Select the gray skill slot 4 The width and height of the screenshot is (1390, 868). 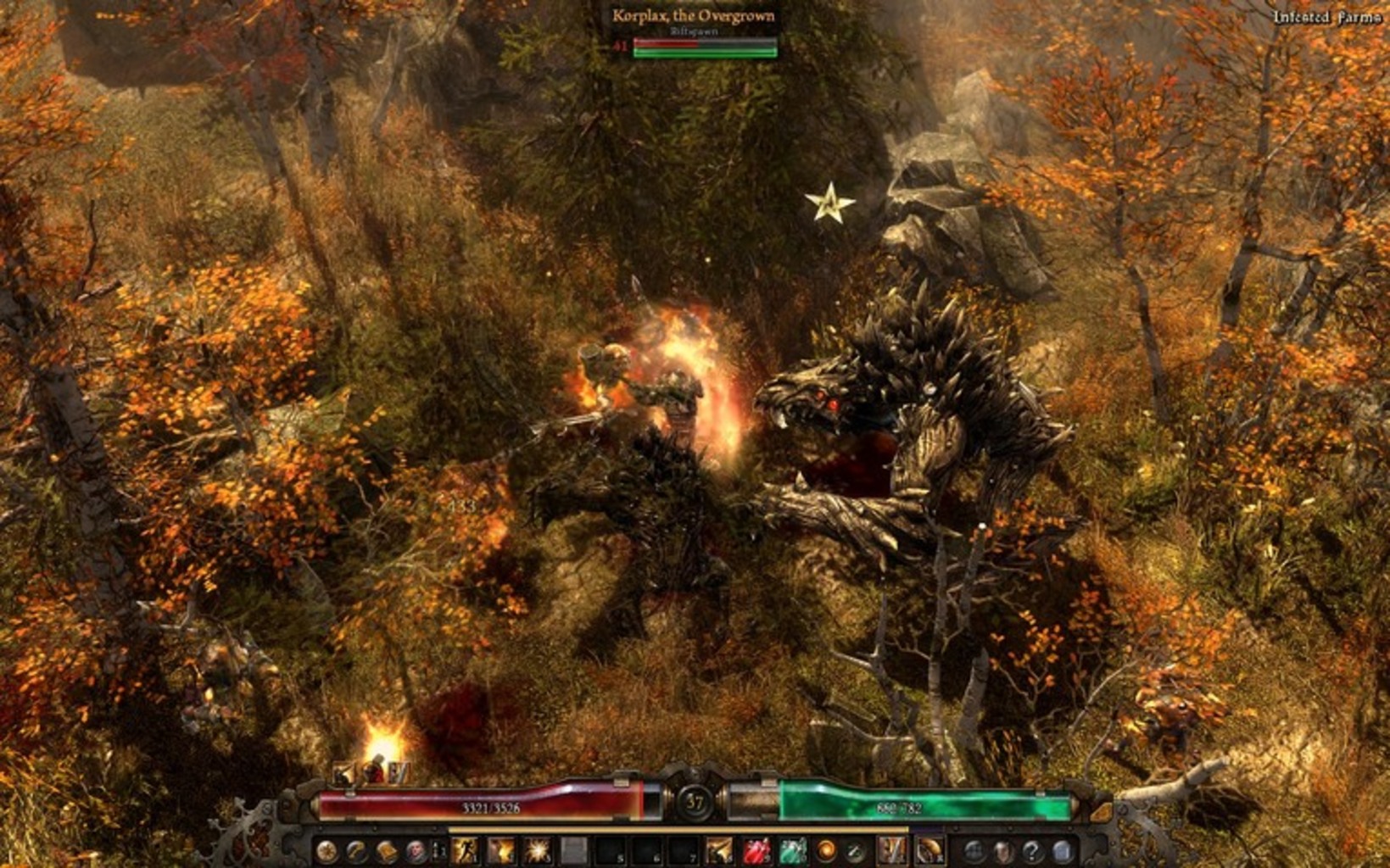(x=574, y=850)
